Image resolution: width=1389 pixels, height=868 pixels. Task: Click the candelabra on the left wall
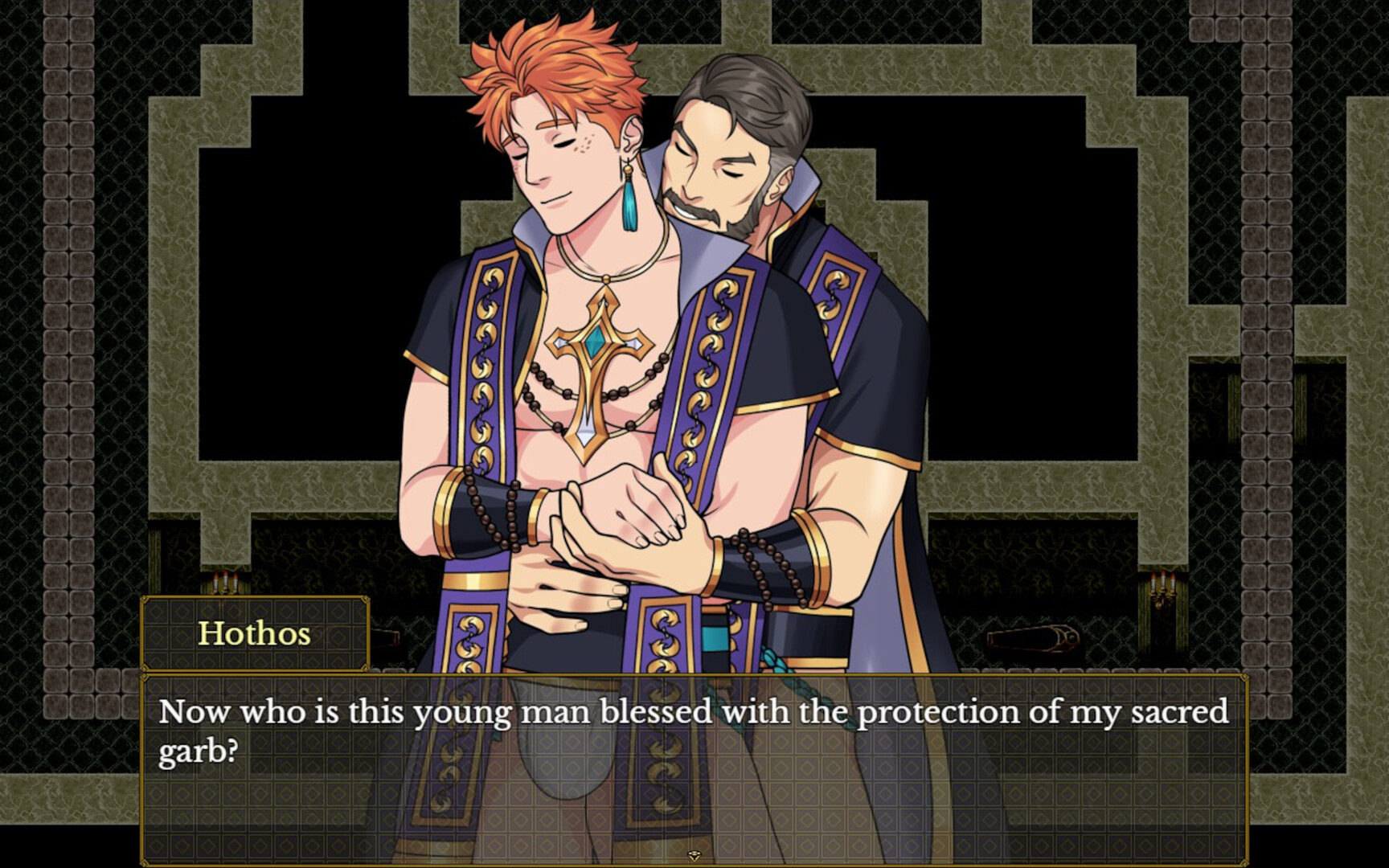[x=225, y=585]
